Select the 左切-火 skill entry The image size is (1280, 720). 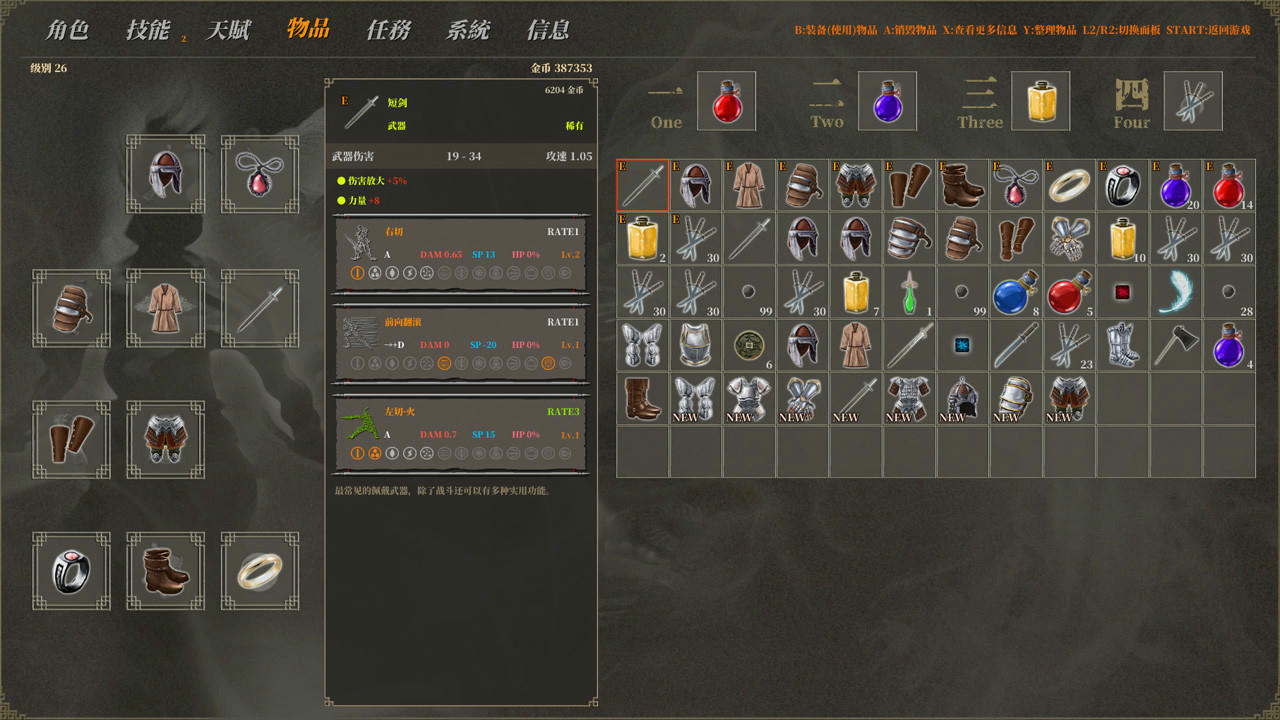click(x=461, y=434)
